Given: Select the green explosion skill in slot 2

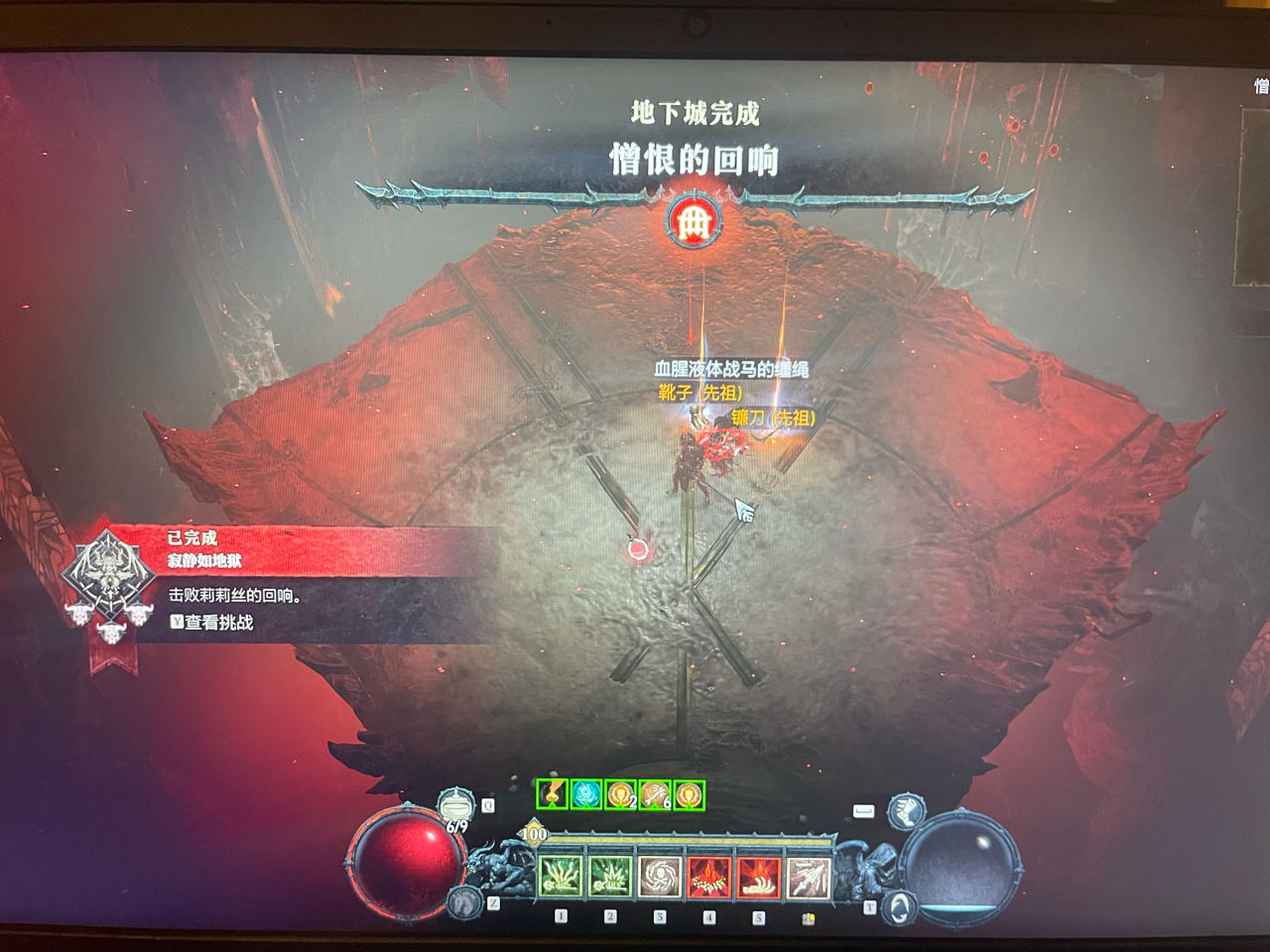Looking at the screenshot, I should (x=609, y=875).
